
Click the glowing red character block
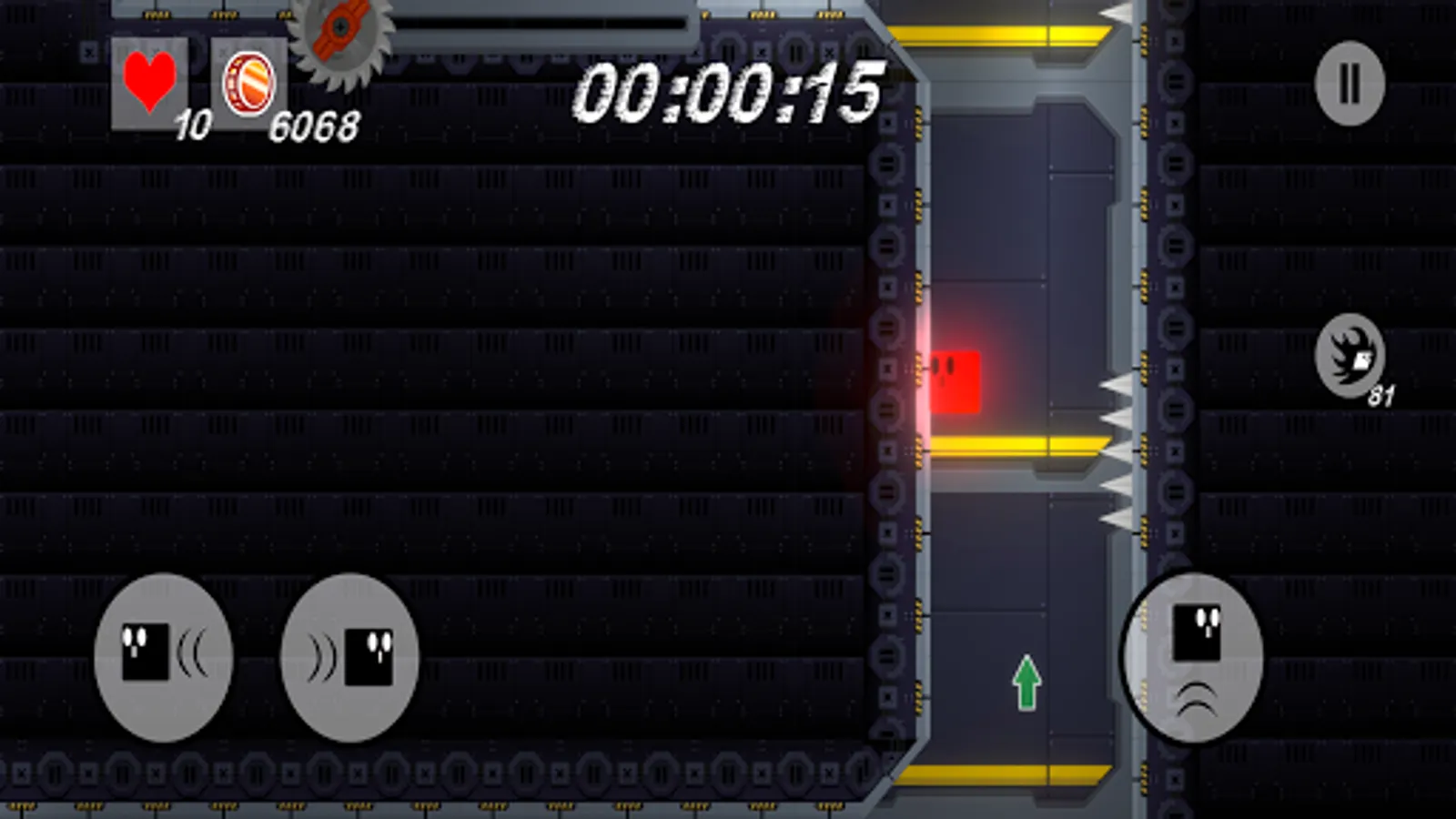click(956, 379)
